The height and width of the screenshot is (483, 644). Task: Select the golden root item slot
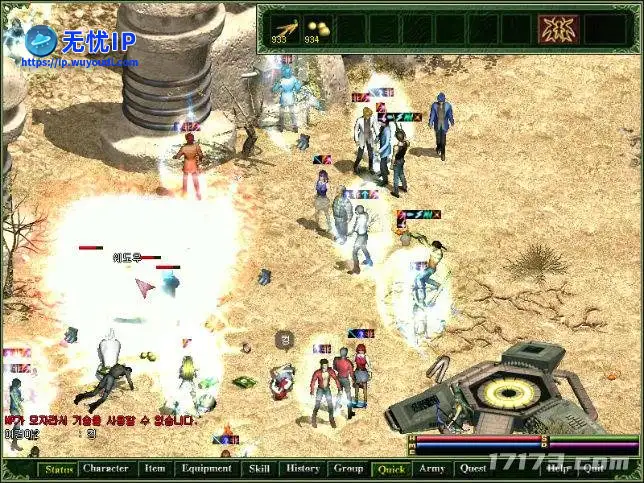pos(283,28)
